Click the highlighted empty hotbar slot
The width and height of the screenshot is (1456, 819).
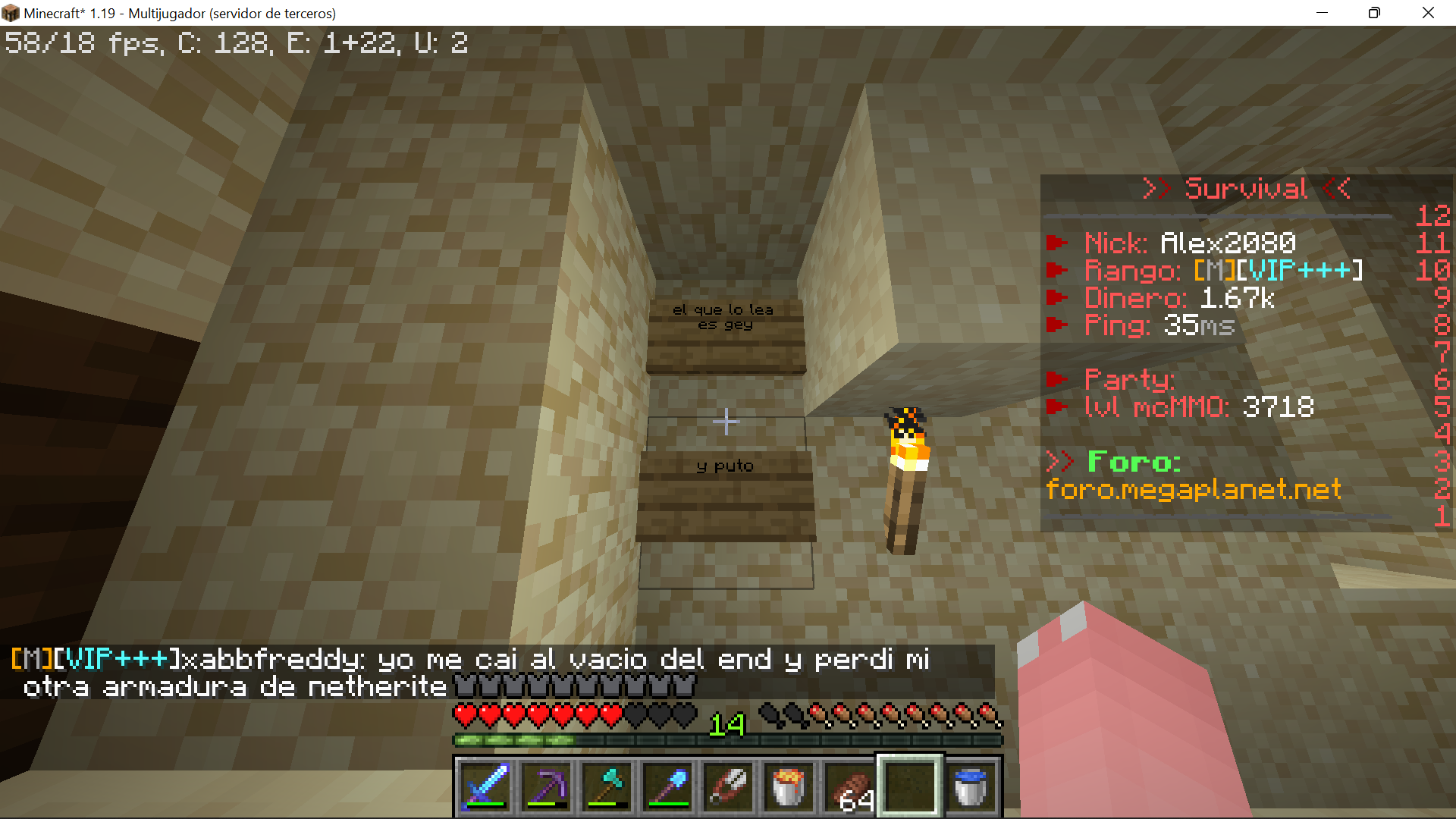tap(910, 786)
